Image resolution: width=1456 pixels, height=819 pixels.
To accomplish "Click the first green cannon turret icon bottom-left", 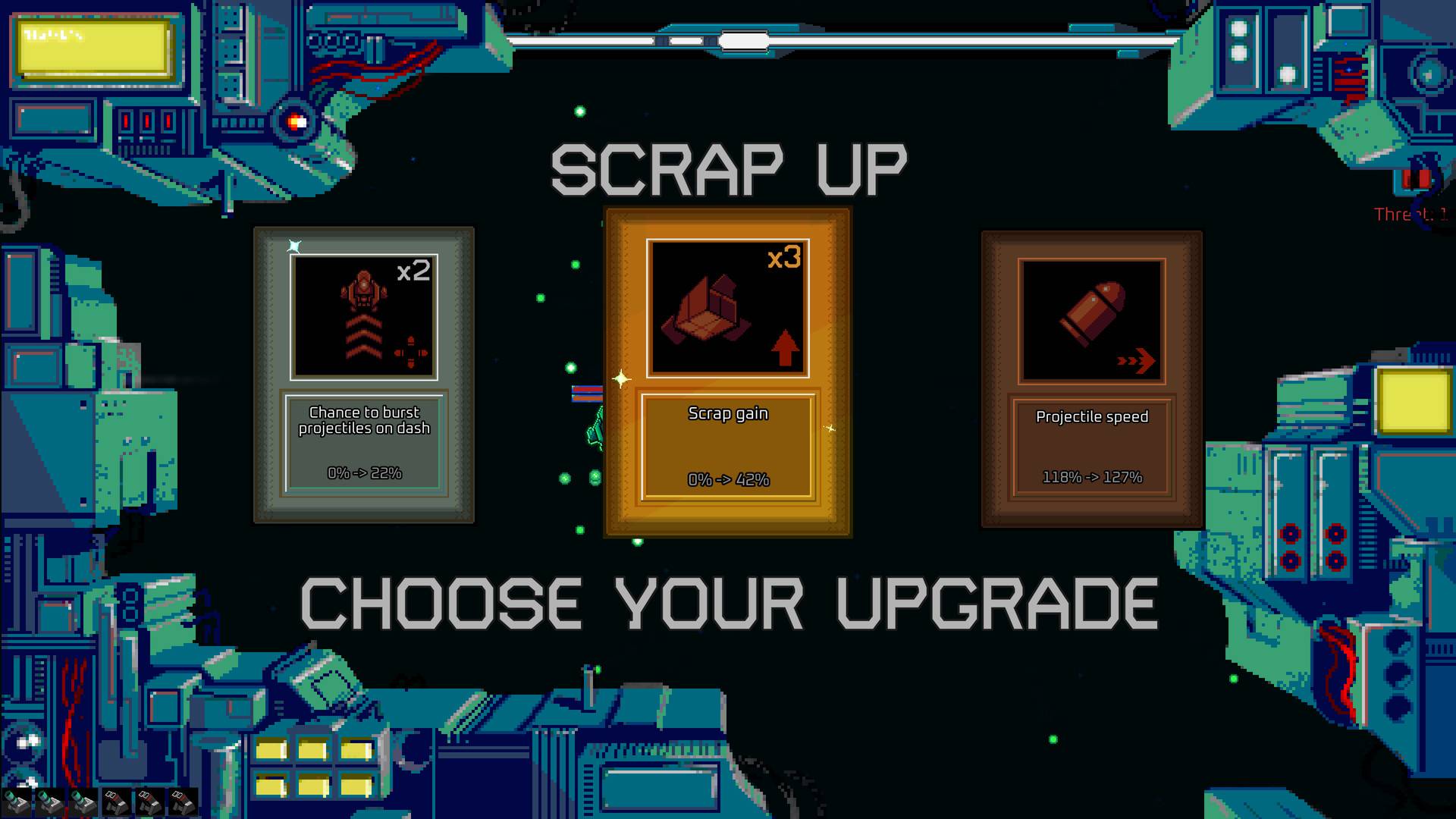I will [x=17, y=802].
